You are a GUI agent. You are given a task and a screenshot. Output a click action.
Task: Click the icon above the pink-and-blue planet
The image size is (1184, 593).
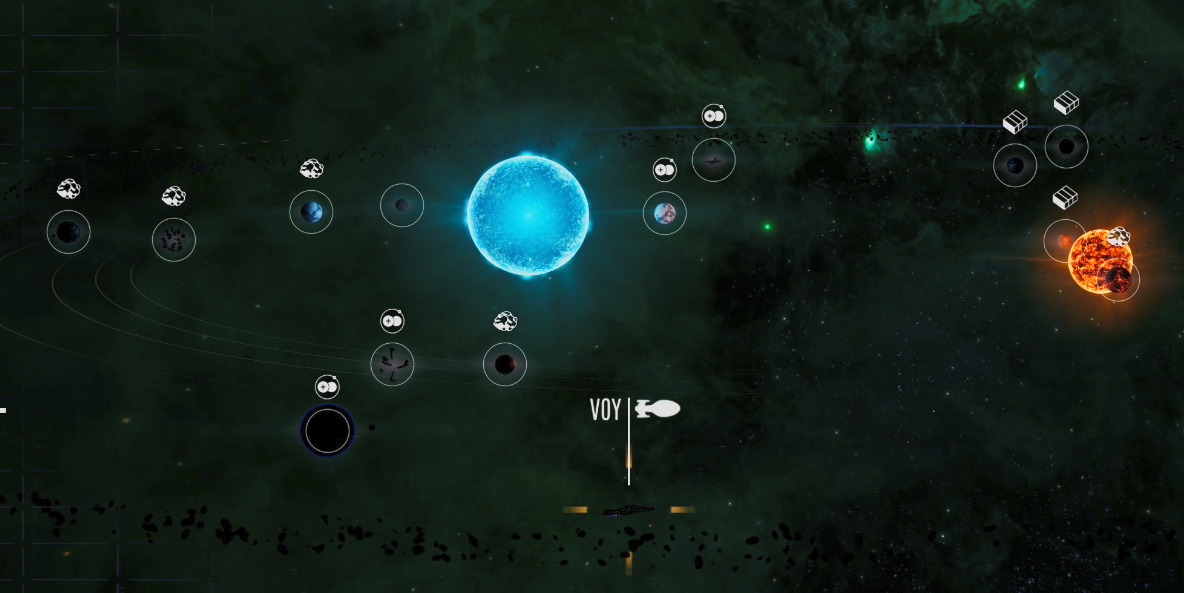(665, 170)
